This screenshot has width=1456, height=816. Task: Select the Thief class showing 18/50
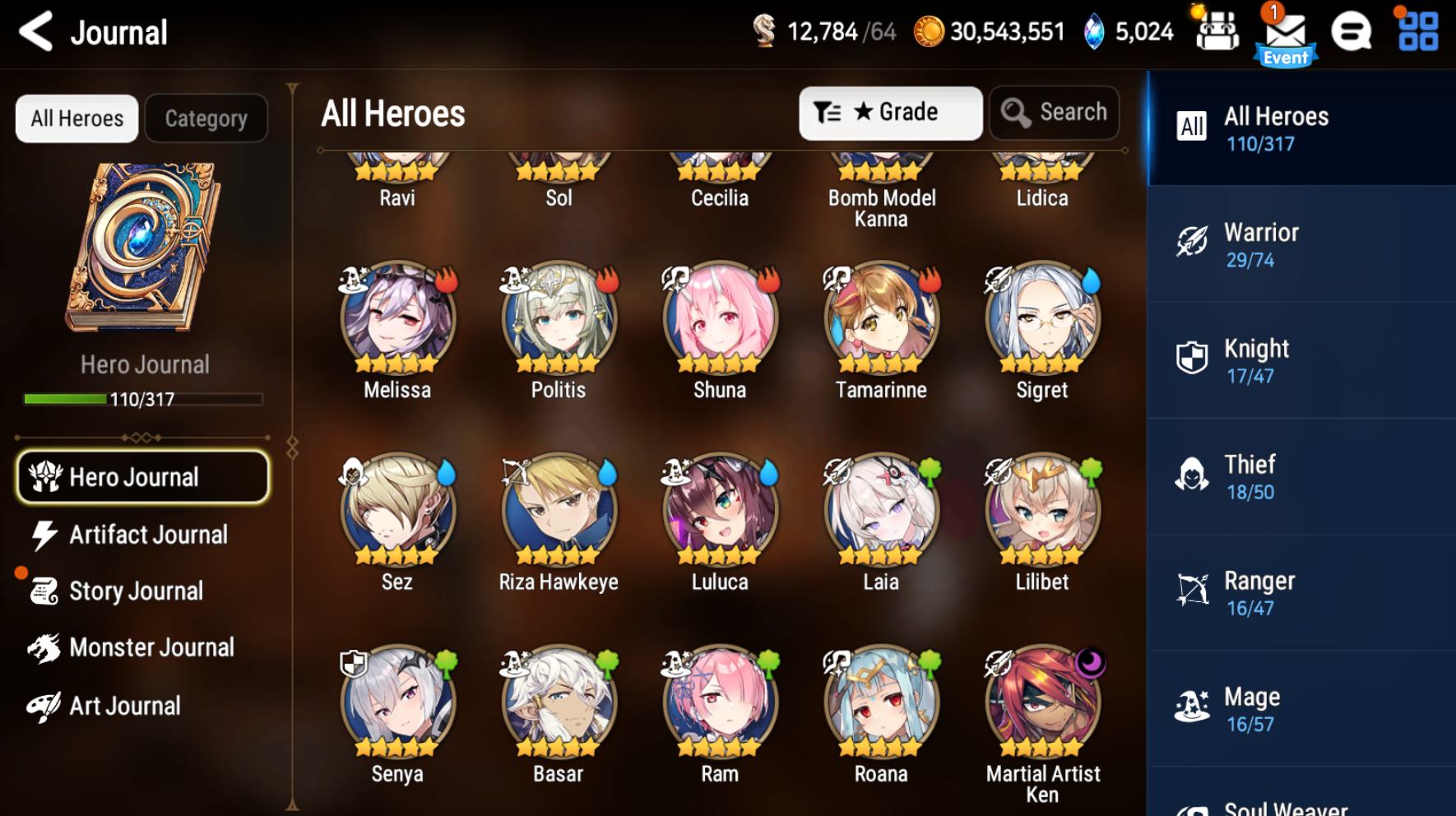click(1300, 475)
